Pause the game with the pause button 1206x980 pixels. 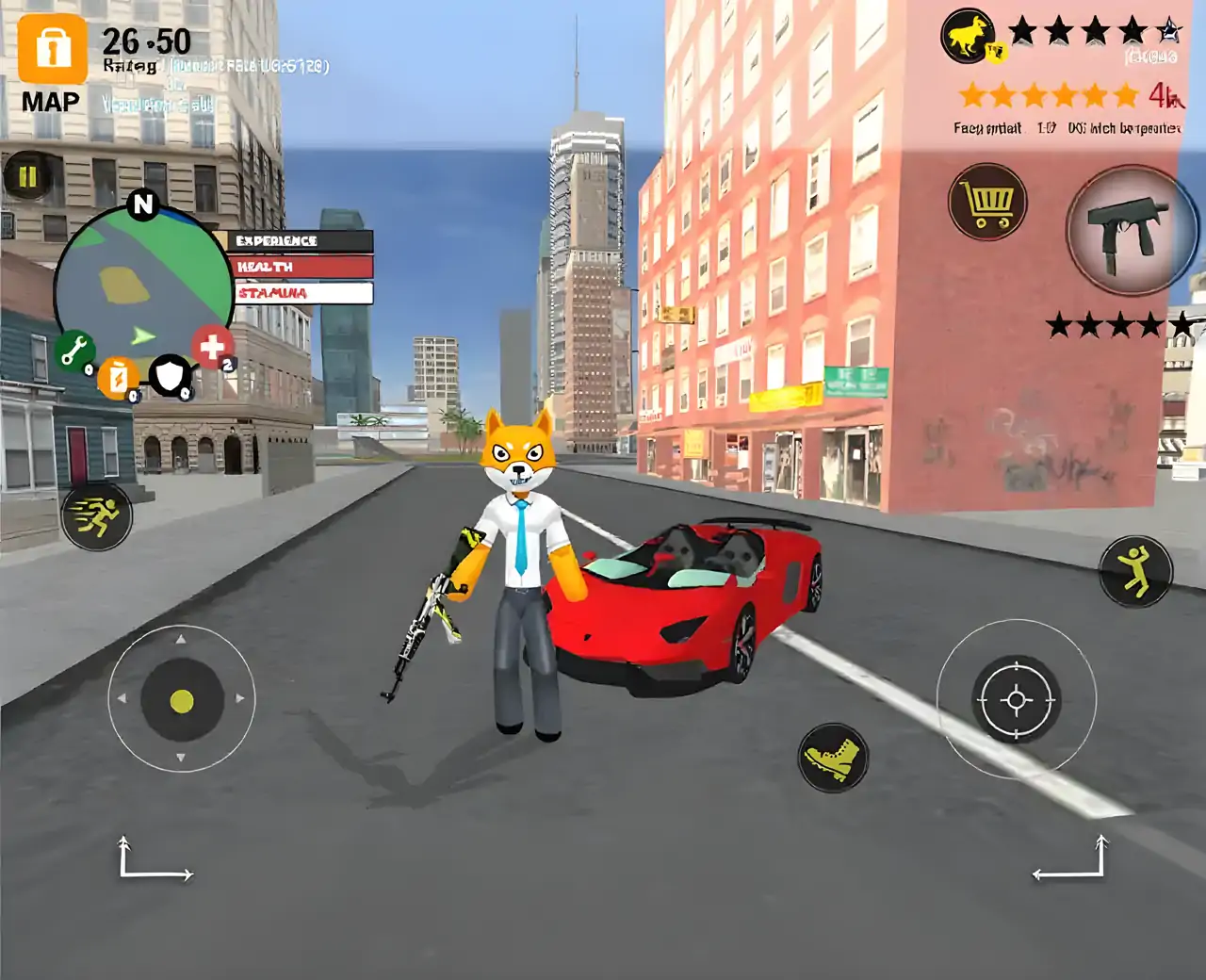(27, 176)
